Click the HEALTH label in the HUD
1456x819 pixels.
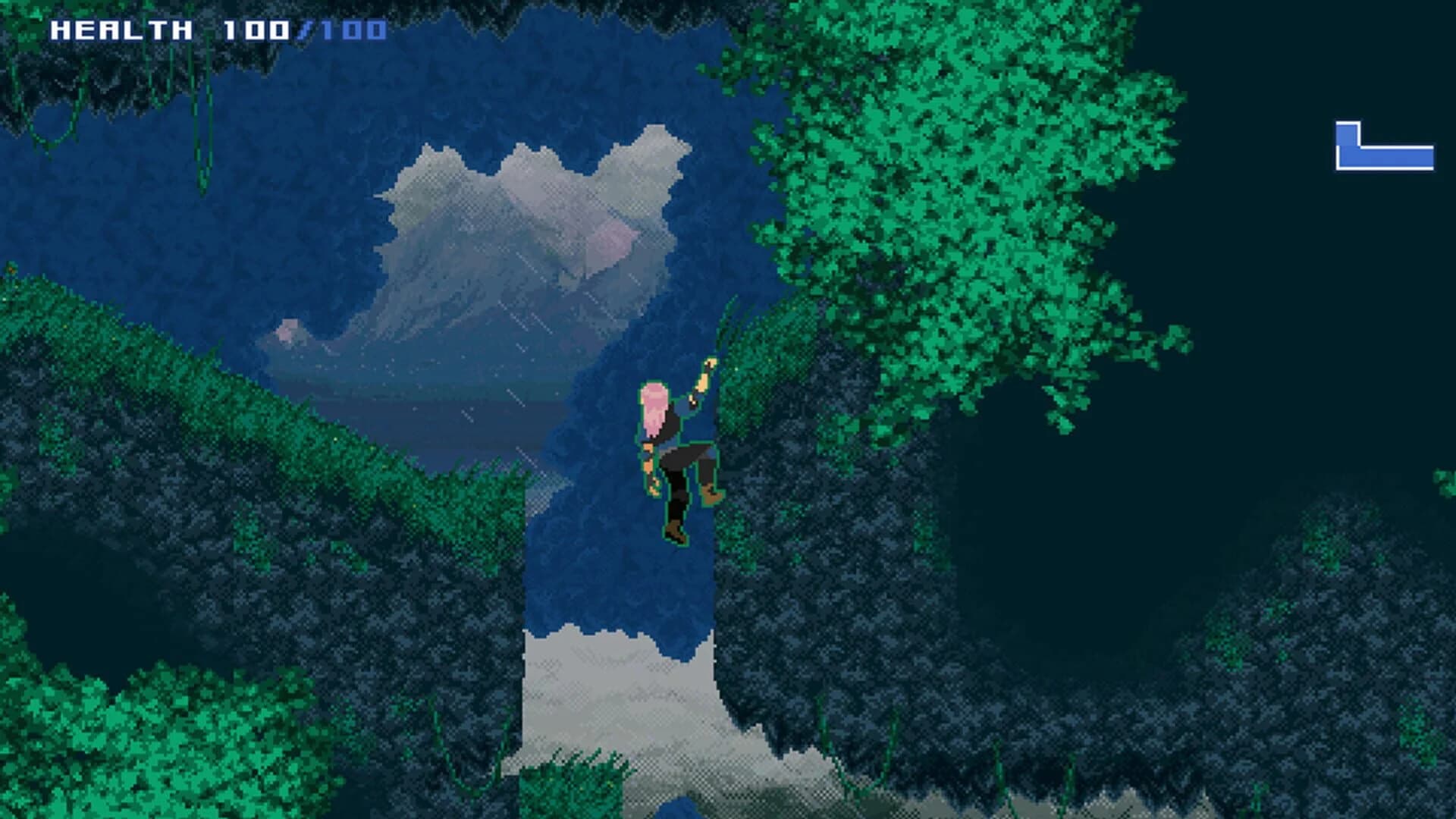118,29
